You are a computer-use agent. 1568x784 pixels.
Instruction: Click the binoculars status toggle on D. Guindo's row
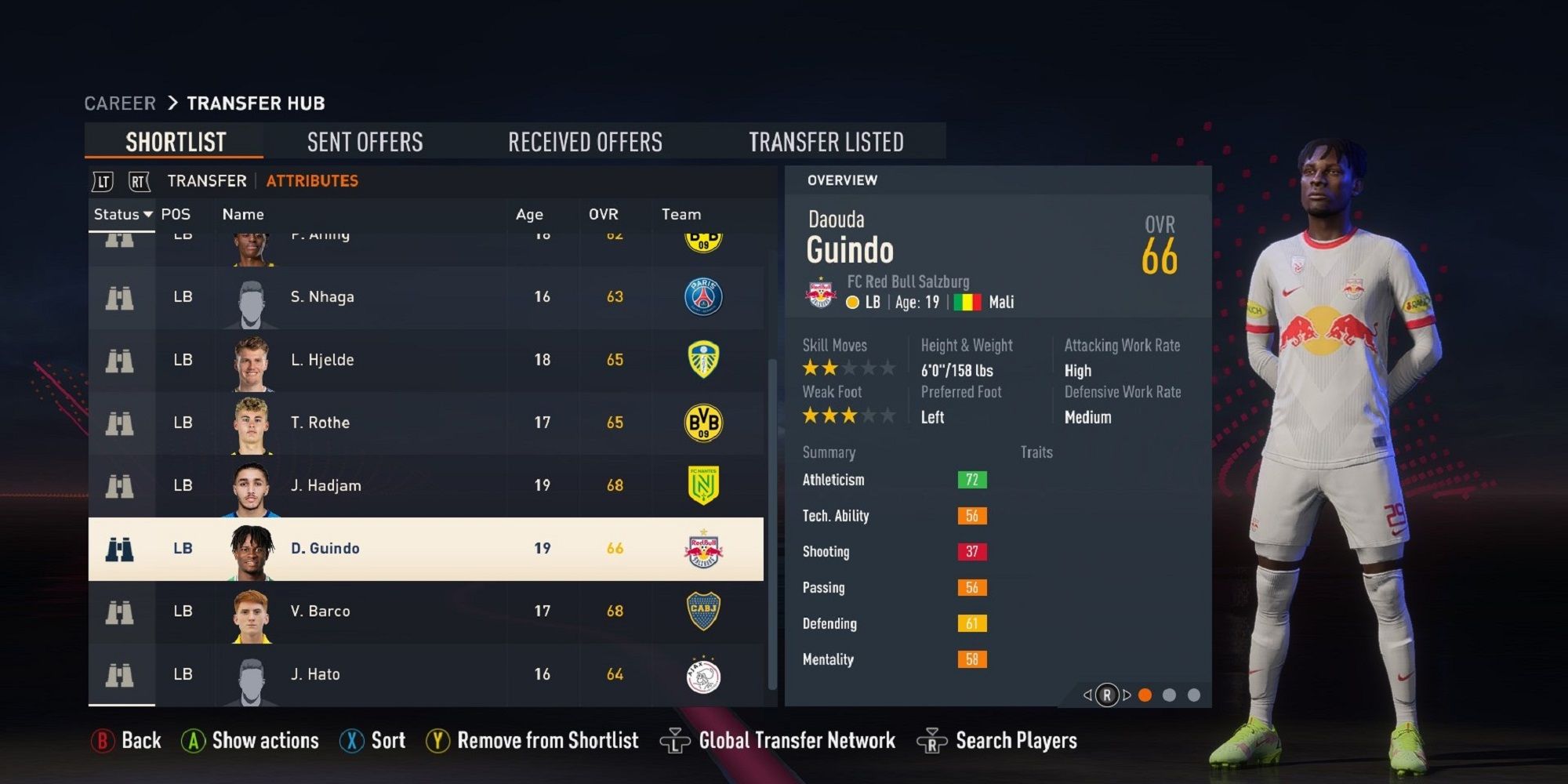(120, 548)
